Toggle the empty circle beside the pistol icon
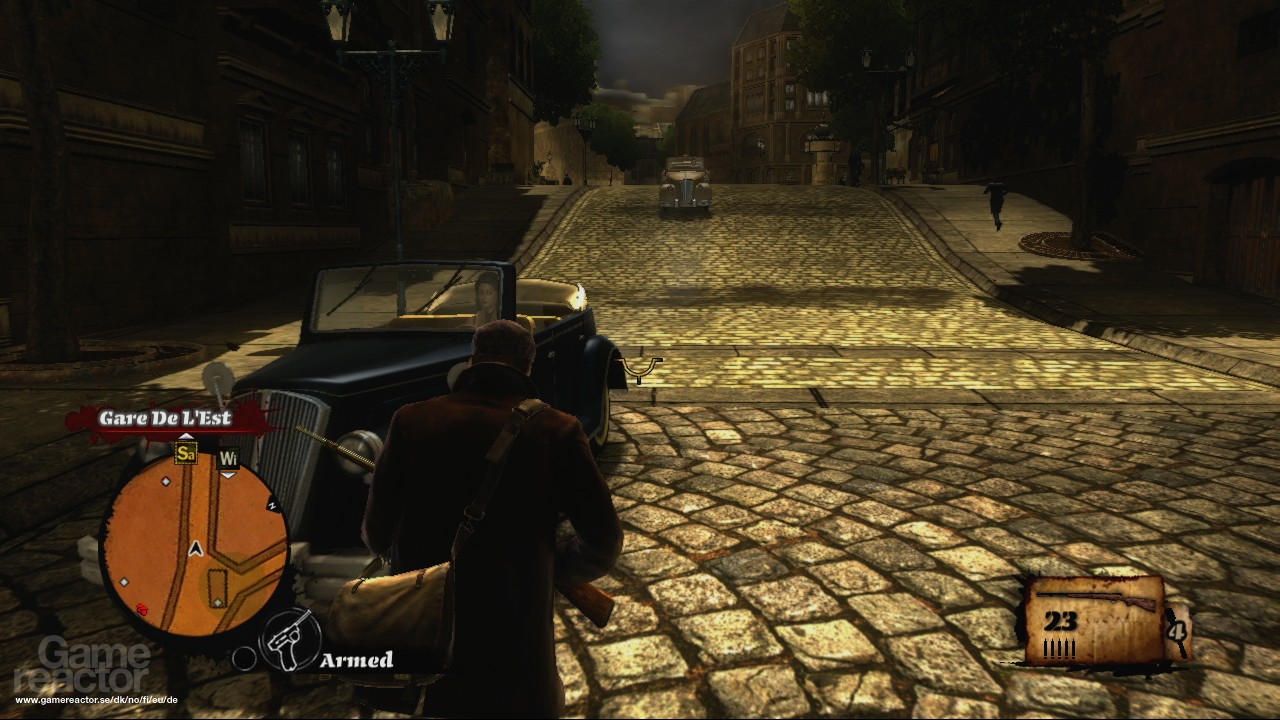Viewport: 1280px width, 720px height. click(x=245, y=657)
